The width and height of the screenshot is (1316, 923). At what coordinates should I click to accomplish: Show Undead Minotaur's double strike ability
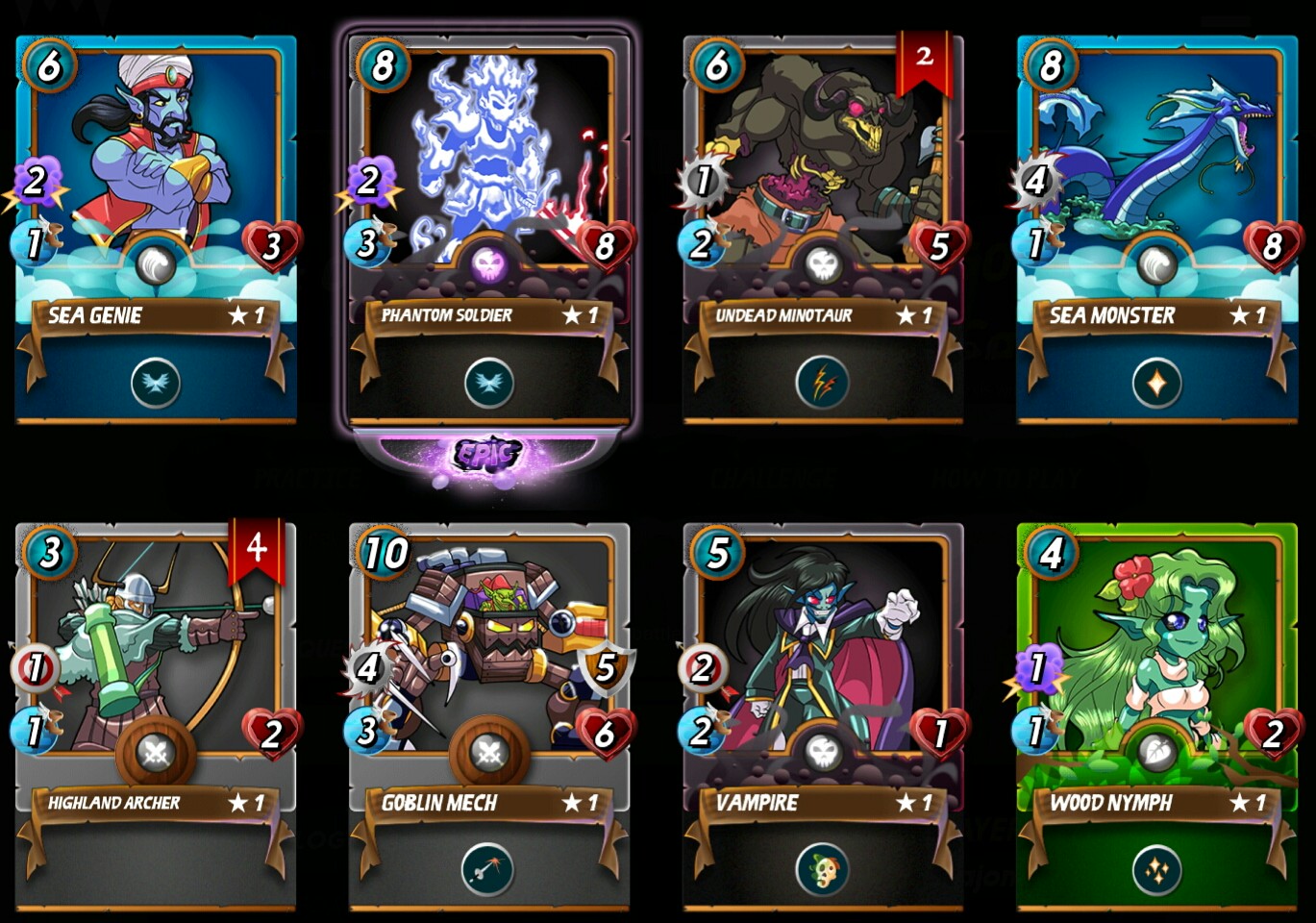coord(822,383)
